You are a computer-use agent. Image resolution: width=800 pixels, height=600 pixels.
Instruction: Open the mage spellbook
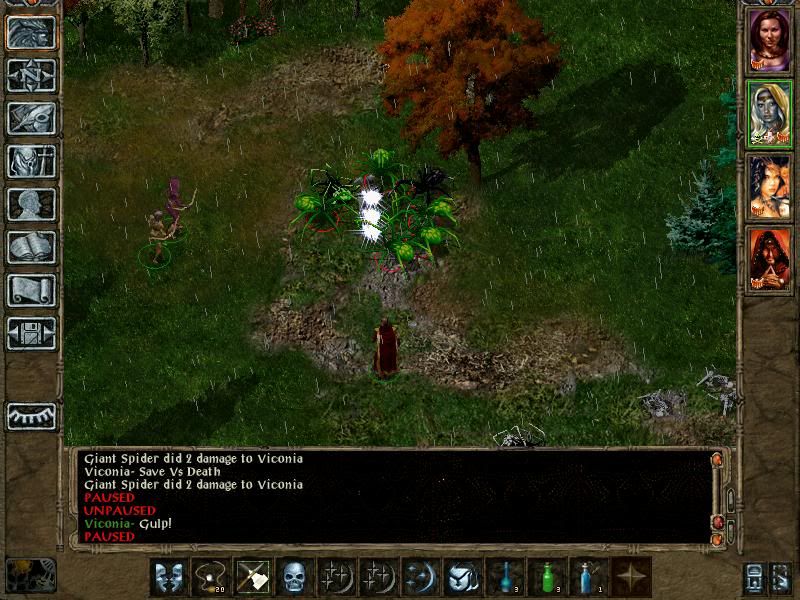coord(30,247)
